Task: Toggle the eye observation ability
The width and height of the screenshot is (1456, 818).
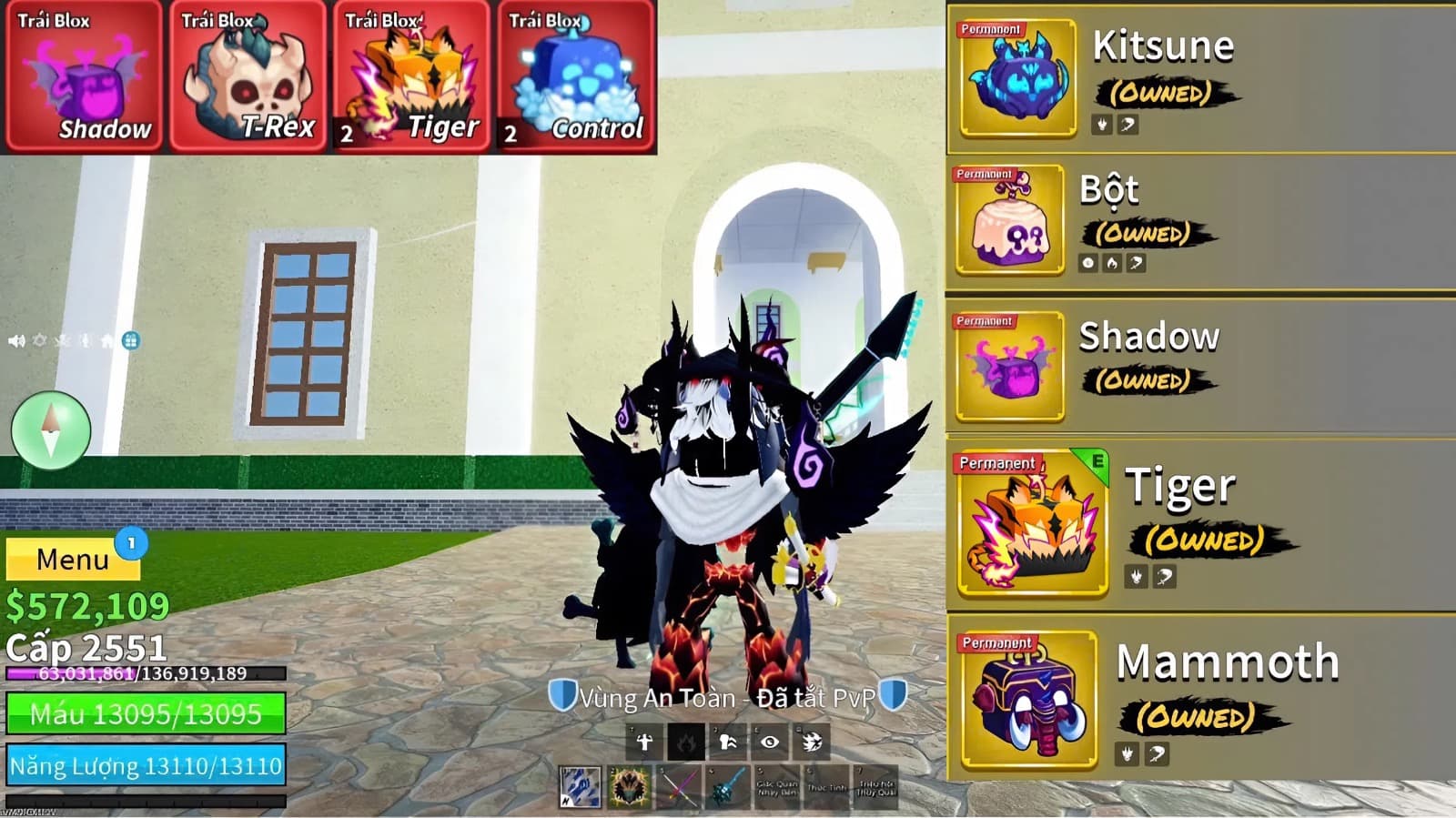Action: [x=770, y=742]
